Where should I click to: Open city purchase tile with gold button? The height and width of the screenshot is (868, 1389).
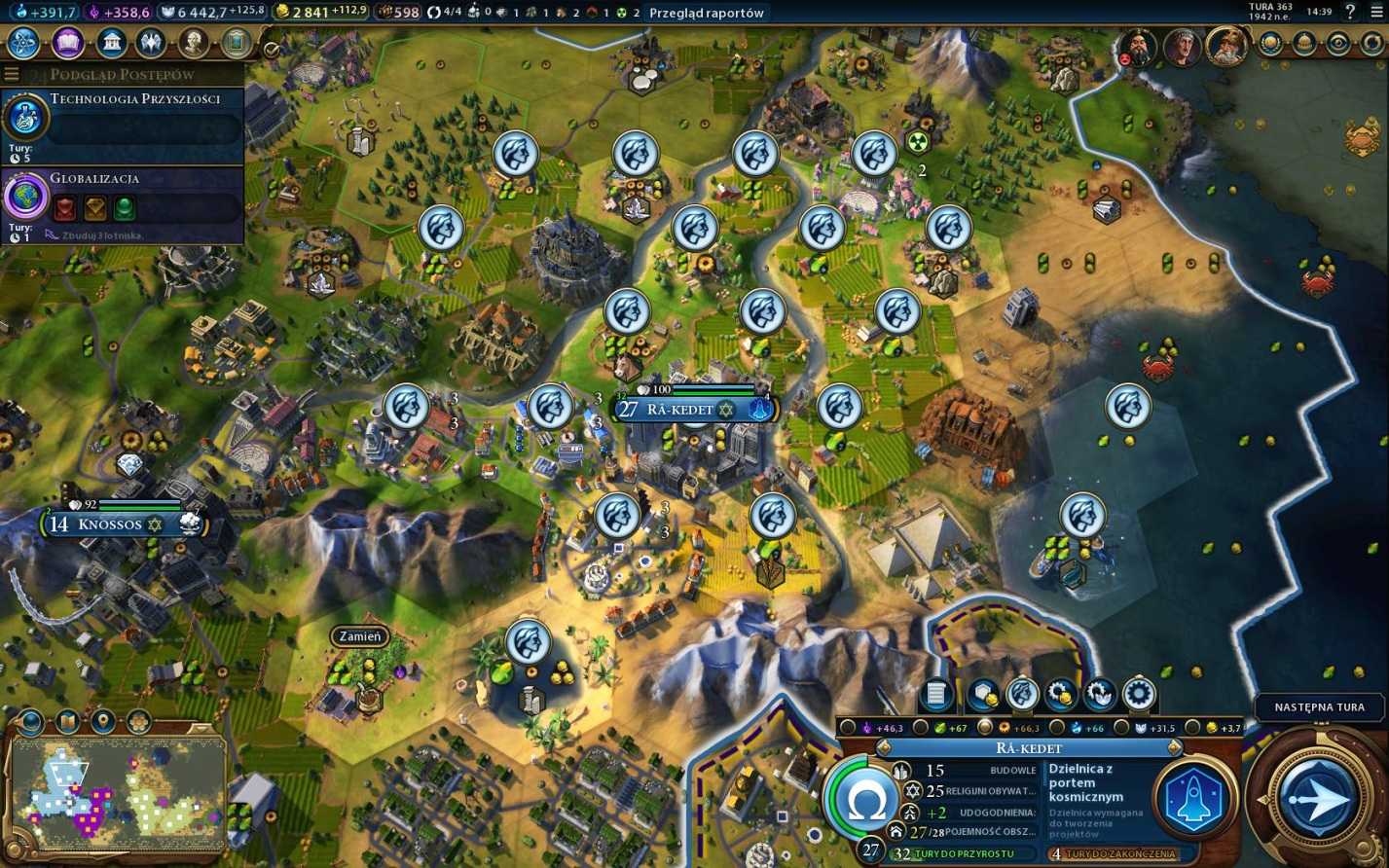pos(982,694)
